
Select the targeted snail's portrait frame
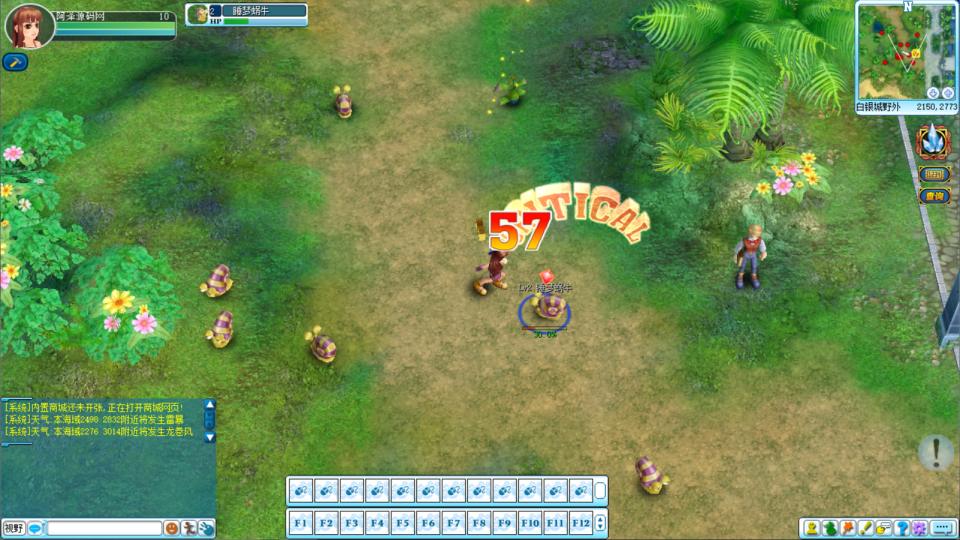click(x=198, y=14)
